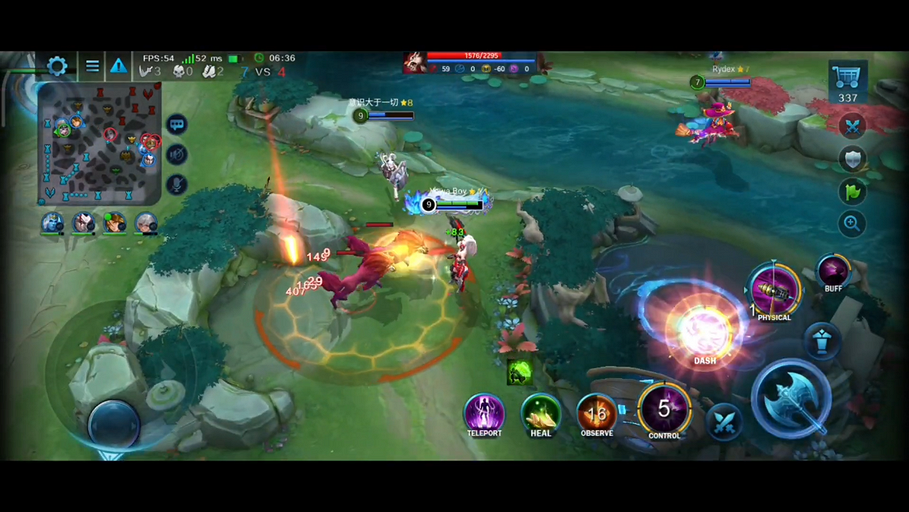Open the gear settings menu
The image size is (909, 512).
tap(57, 67)
